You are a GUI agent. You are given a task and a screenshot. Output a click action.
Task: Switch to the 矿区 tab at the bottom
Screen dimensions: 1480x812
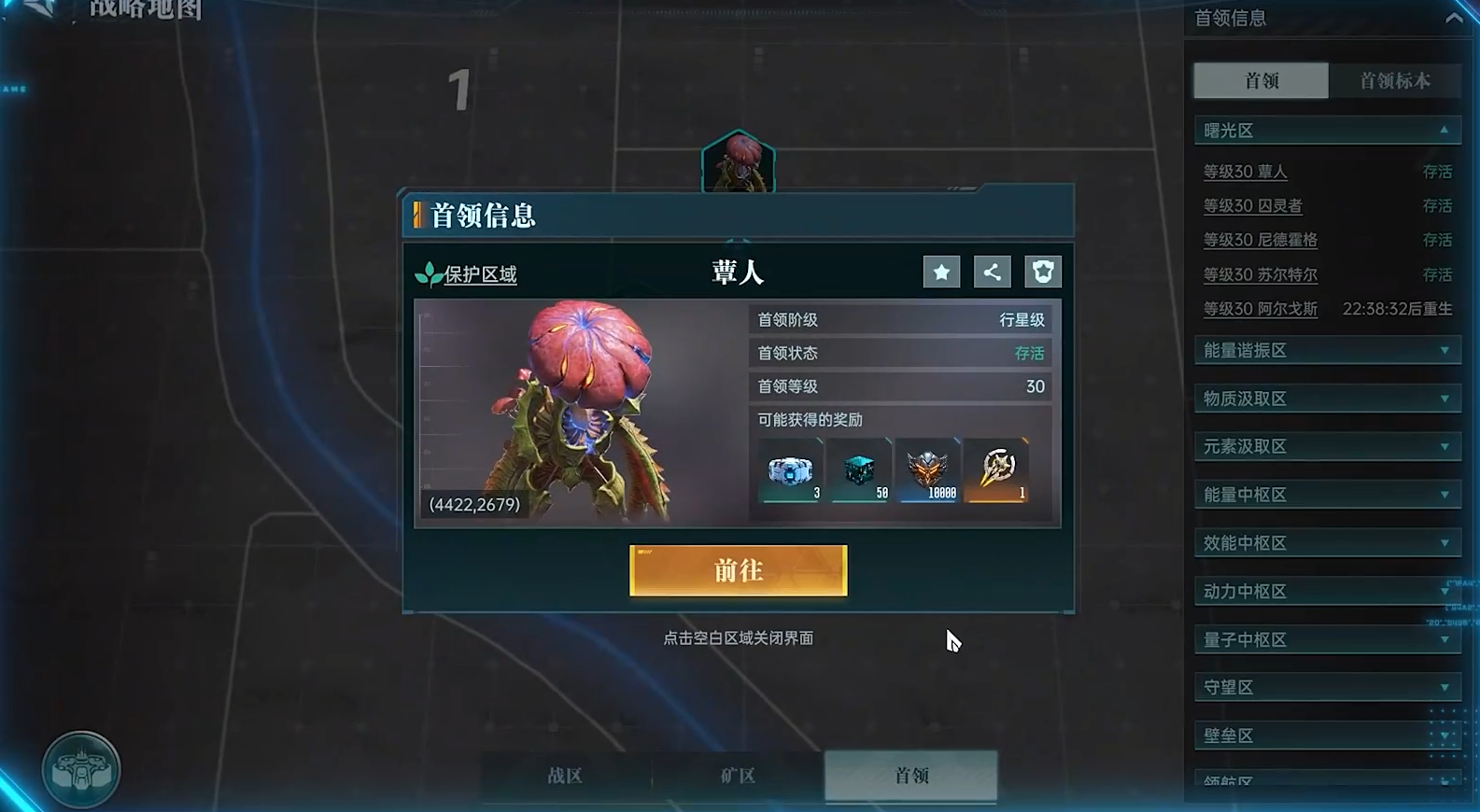pos(737,776)
